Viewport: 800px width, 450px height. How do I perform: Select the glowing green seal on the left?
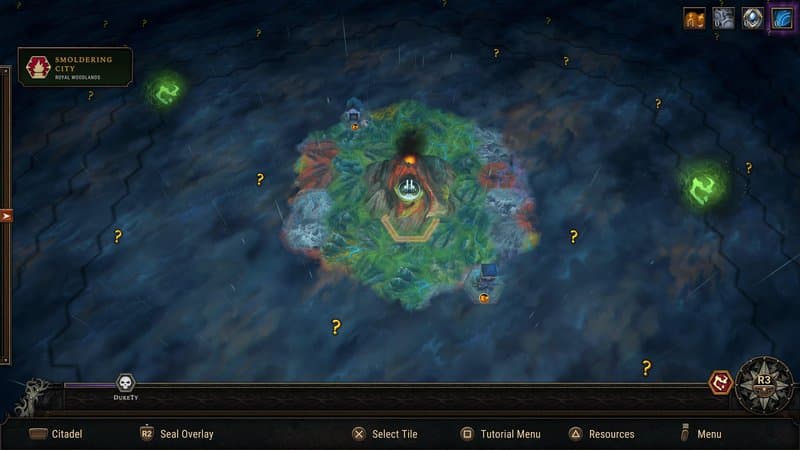[x=164, y=91]
